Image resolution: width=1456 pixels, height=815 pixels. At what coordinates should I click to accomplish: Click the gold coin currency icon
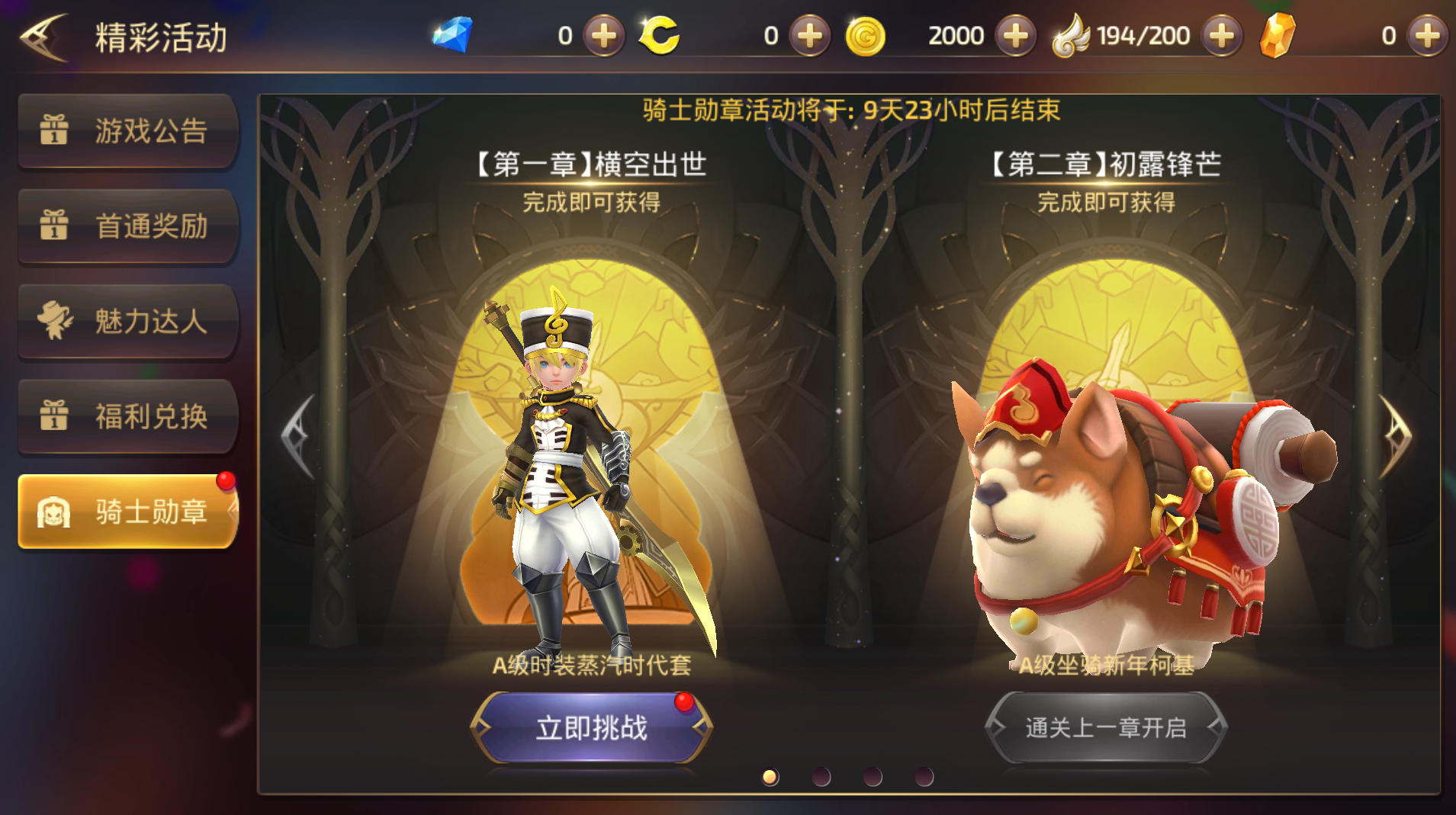pyautogui.click(x=866, y=34)
